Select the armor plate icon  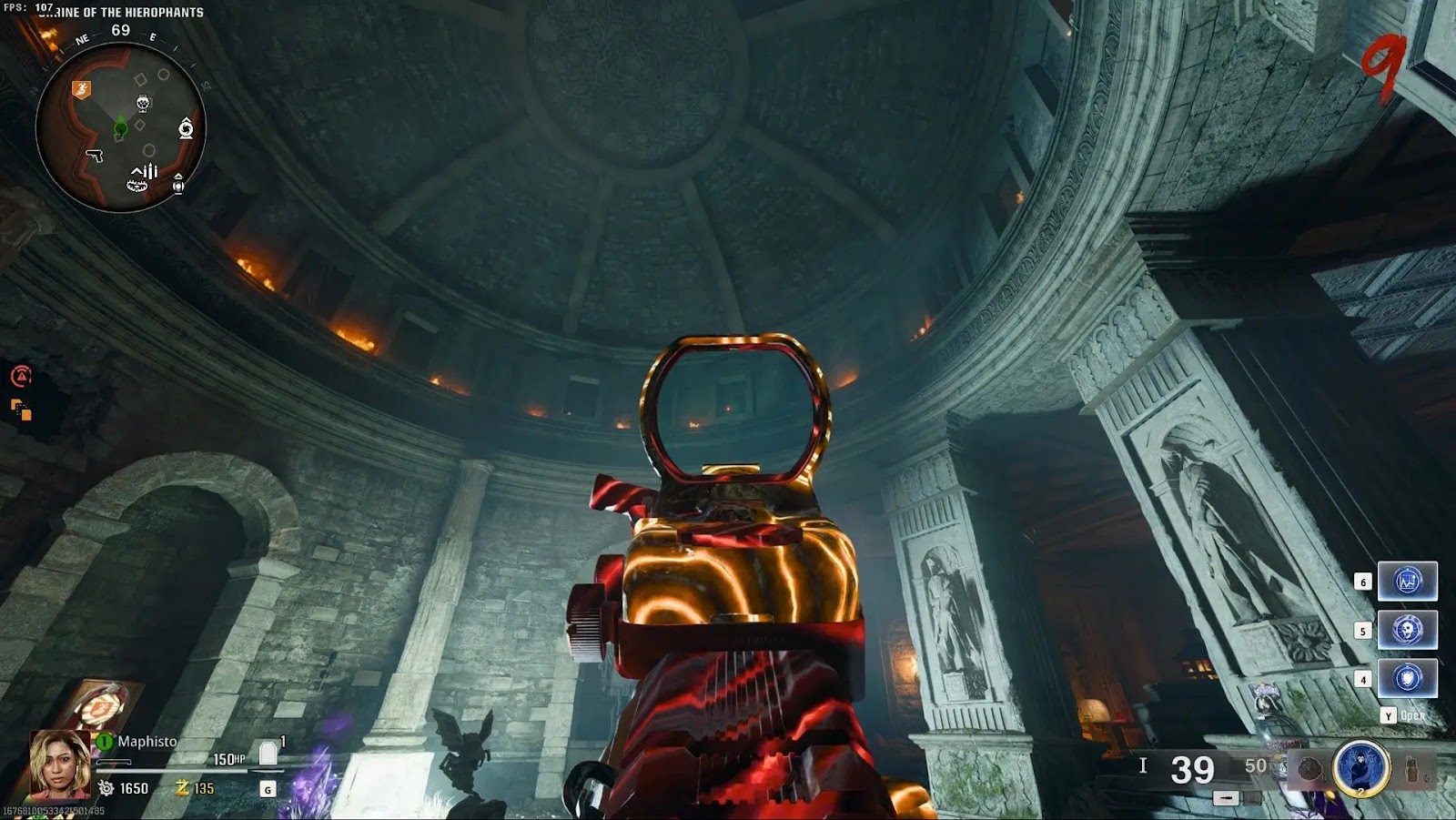click(268, 754)
